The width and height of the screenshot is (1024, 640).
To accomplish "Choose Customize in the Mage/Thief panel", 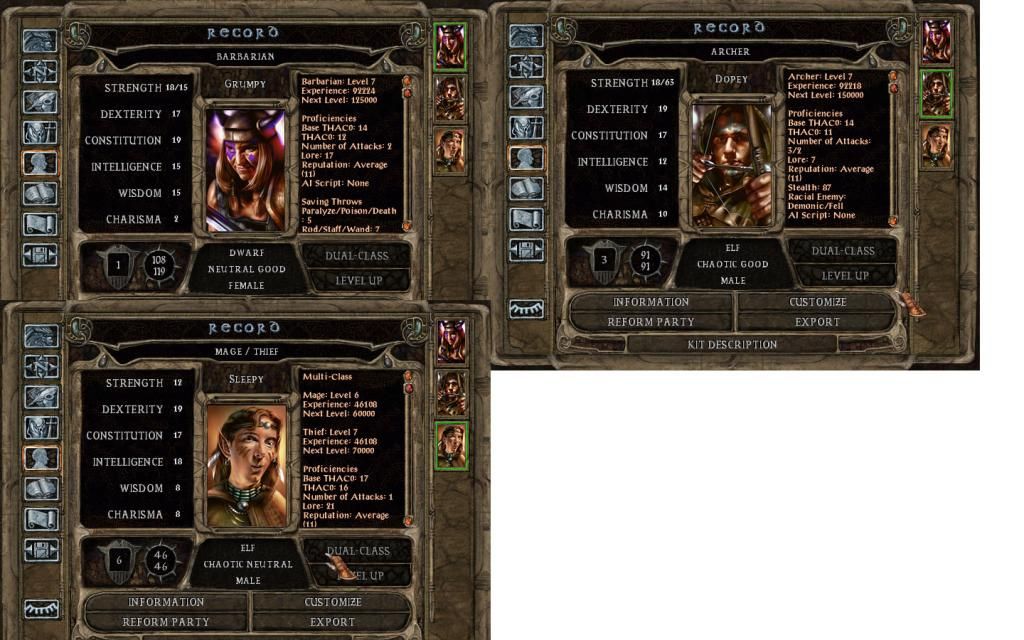I will click(x=332, y=602).
